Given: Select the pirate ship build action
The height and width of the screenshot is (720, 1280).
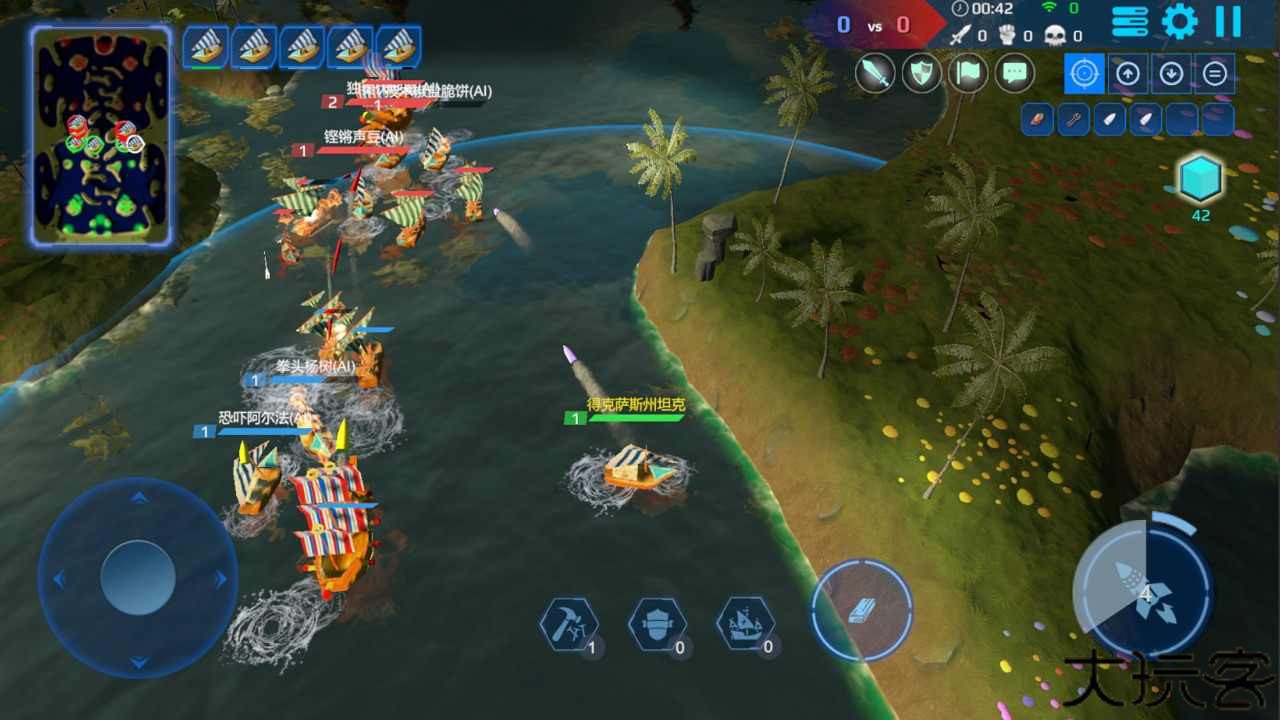Looking at the screenshot, I should point(746,623).
